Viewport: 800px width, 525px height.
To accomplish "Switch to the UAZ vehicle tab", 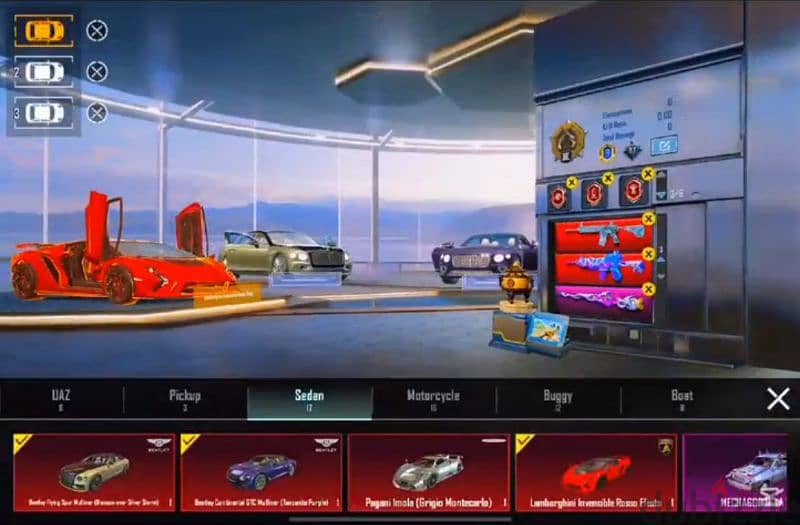I will [61, 399].
